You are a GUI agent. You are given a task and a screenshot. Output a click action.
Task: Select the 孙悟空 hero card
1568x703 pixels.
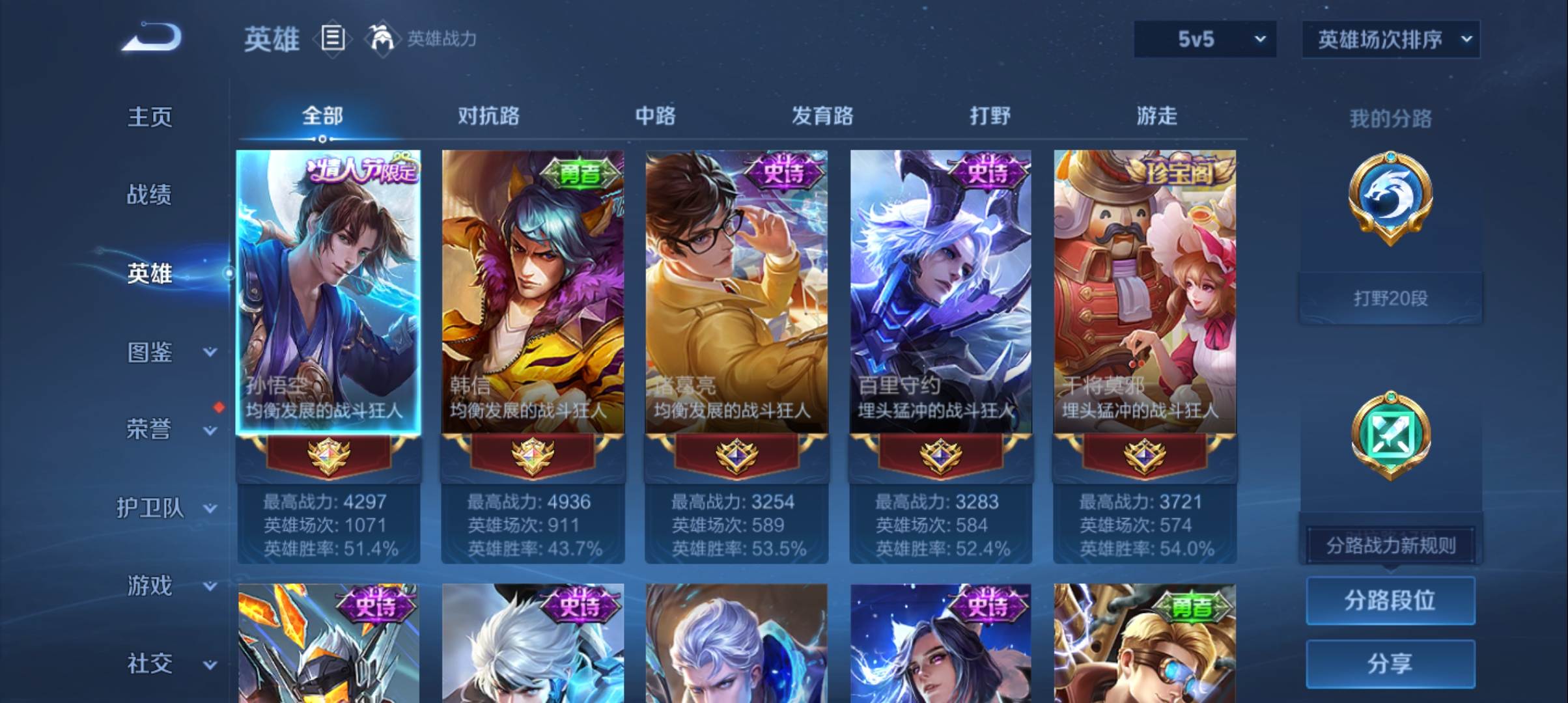328,293
